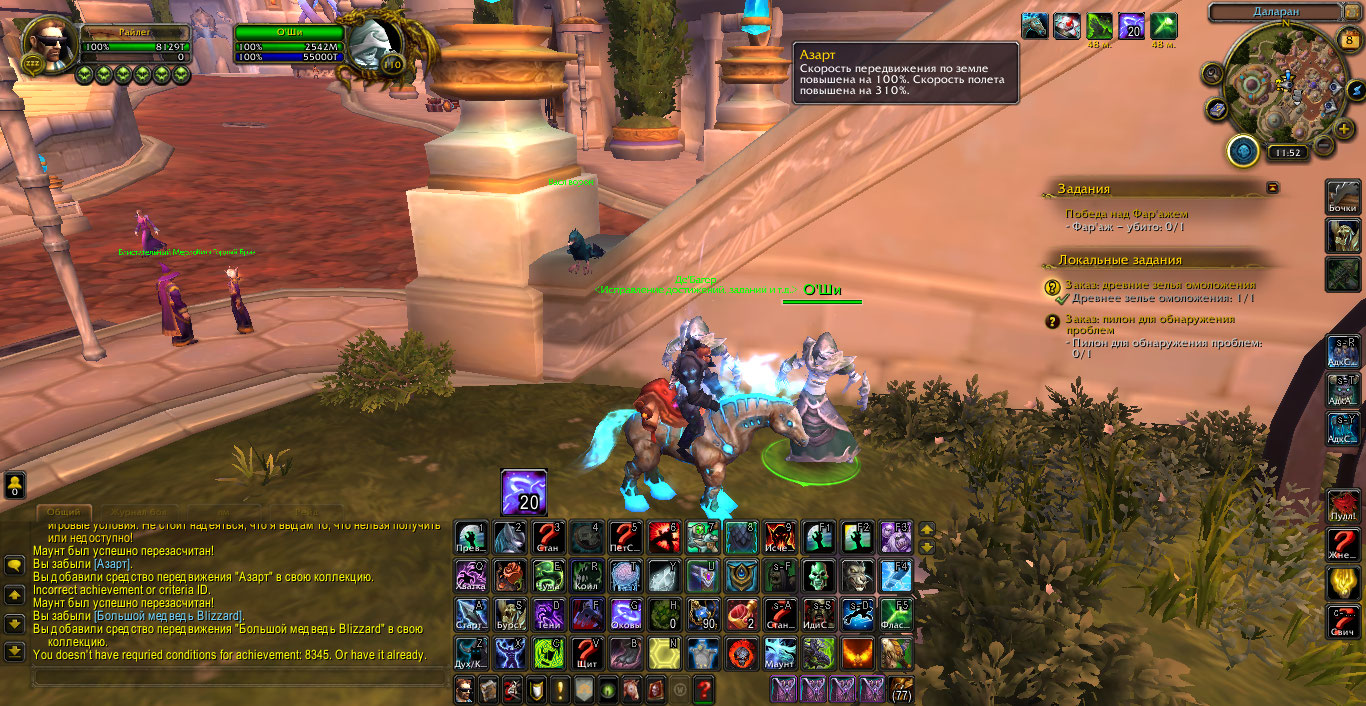Activate the Хватка ability

[470, 577]
